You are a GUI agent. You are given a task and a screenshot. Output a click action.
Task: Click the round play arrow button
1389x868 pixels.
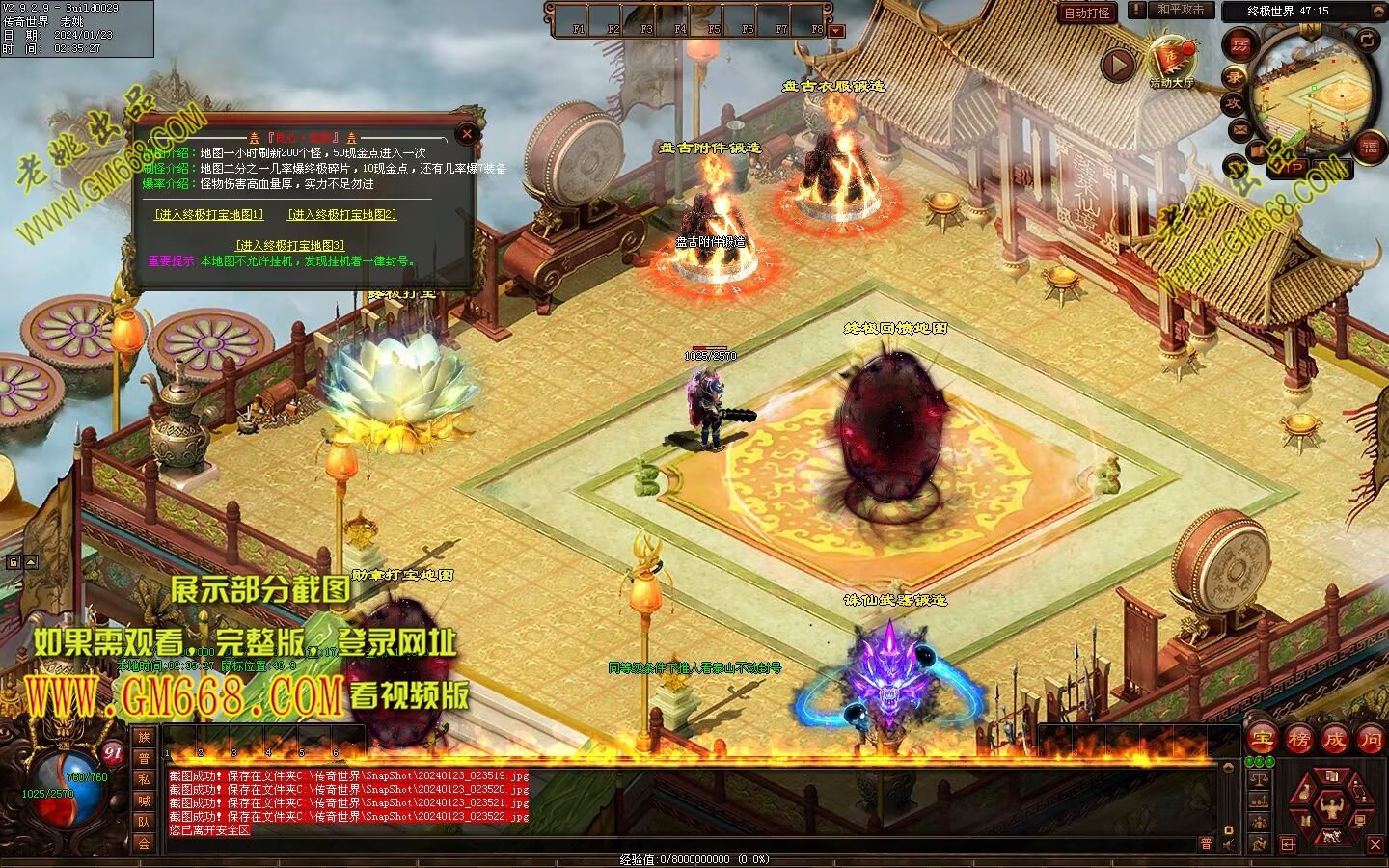1118,66
